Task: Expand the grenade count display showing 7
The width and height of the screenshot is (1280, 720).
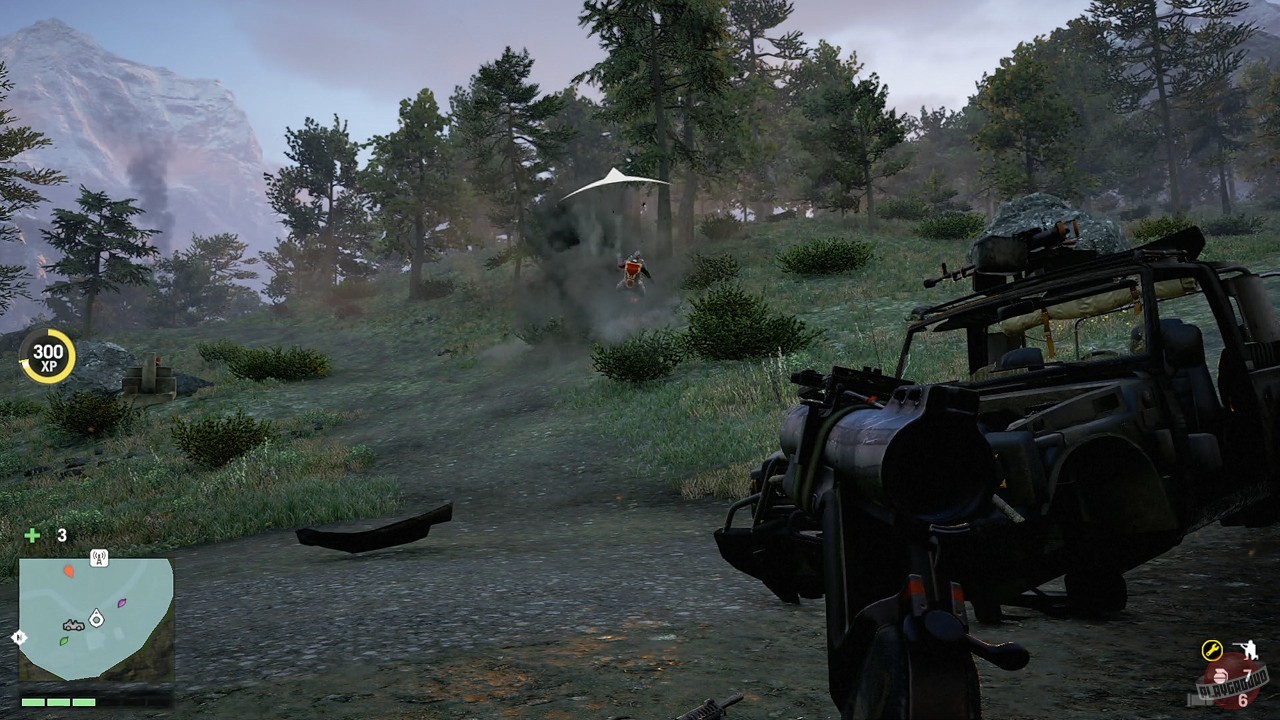Action: 1248,673
